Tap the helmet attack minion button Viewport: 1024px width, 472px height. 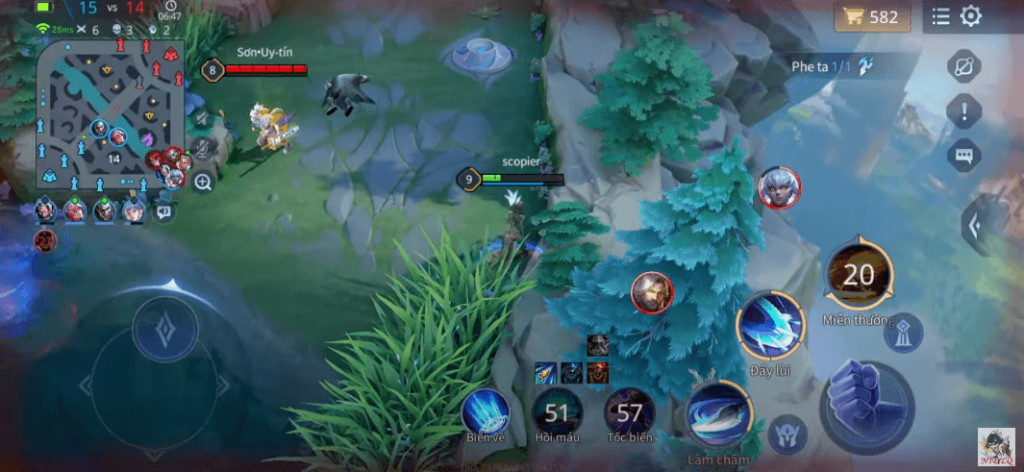(788, 434)
